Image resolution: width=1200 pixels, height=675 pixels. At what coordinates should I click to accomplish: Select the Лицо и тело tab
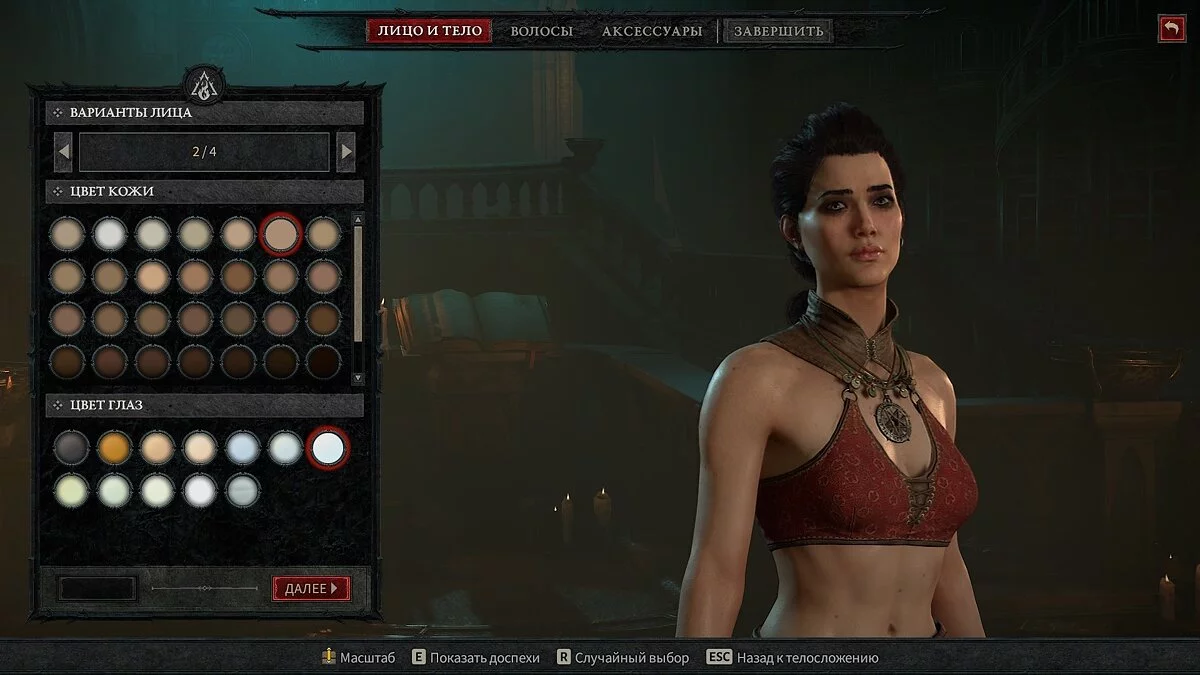point(430,31)
